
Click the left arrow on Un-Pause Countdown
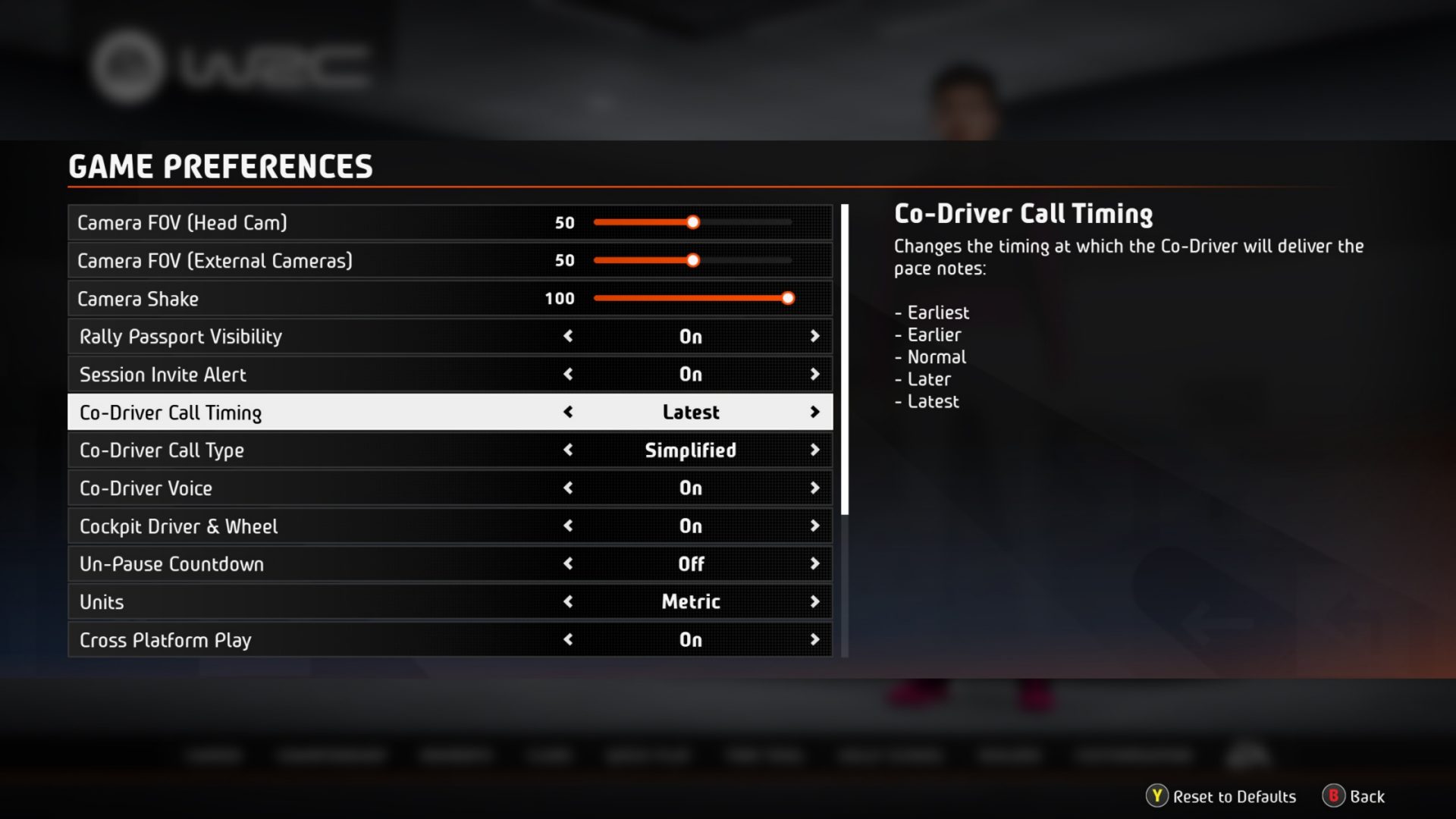tap(568, 563)
